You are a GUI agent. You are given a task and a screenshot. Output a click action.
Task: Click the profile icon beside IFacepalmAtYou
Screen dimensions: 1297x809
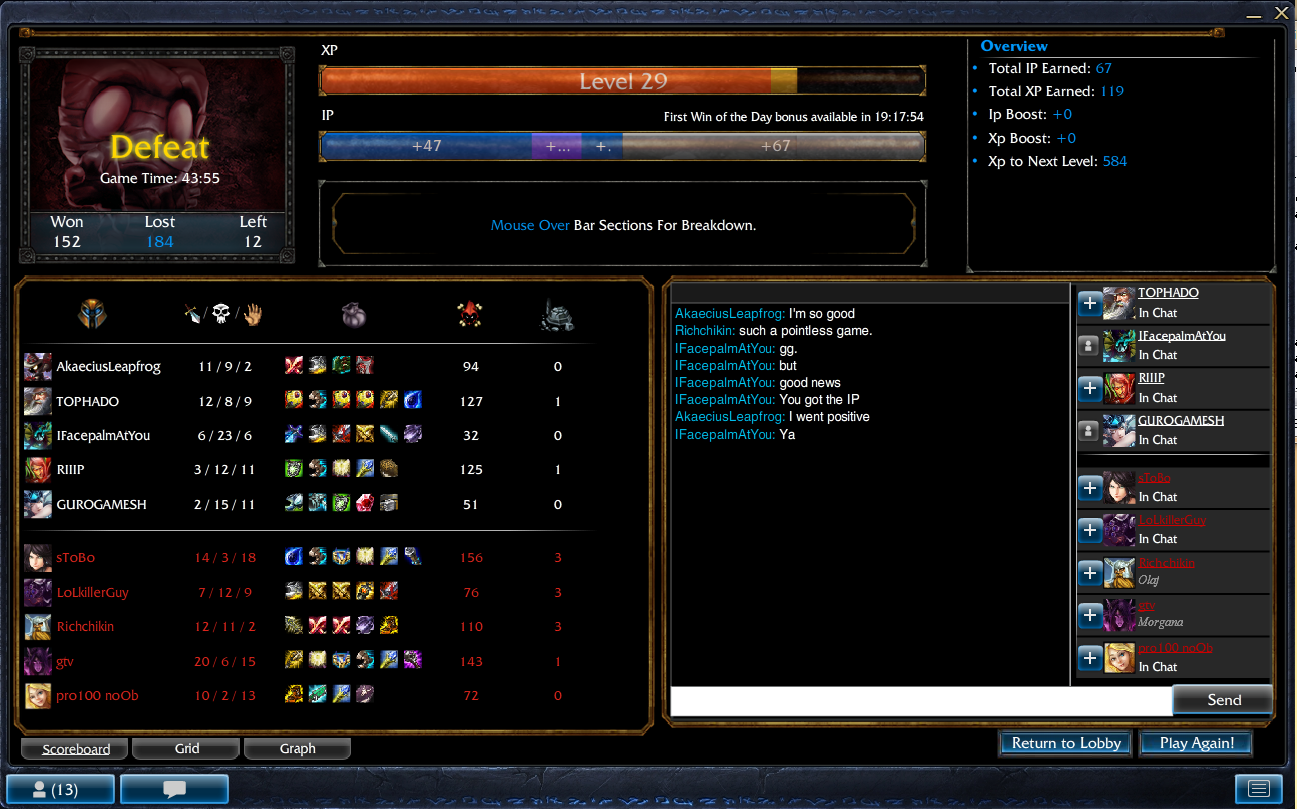click(x=1090, y=346)
